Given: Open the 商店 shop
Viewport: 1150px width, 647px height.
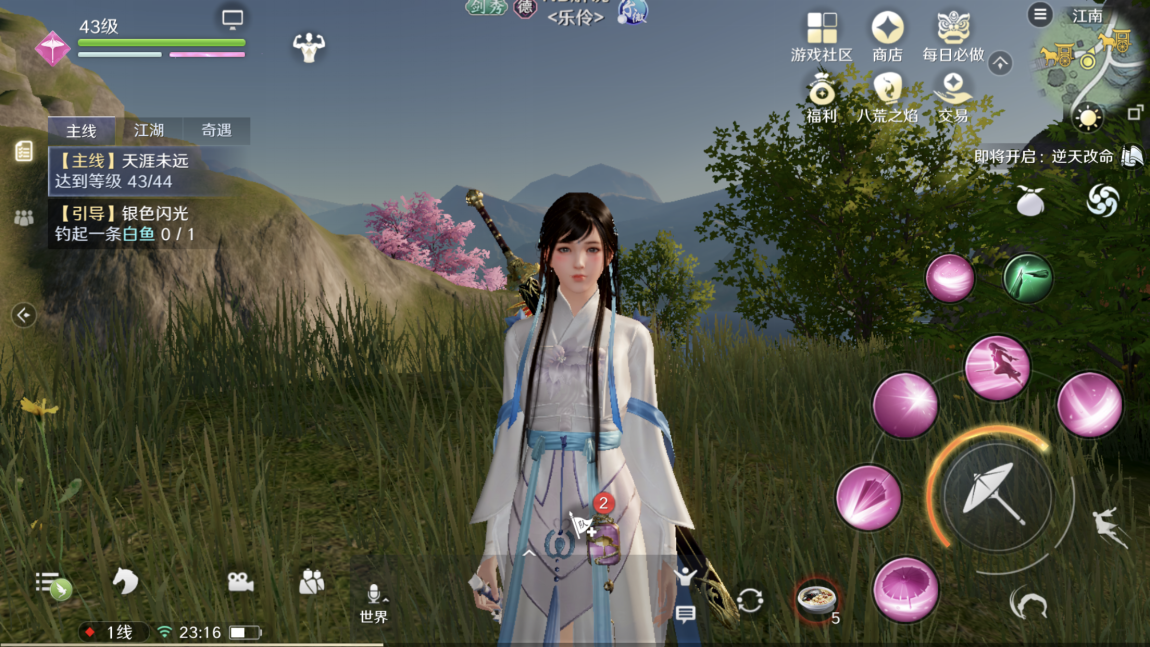Looking at the screenshot, I should click(887, 35).
